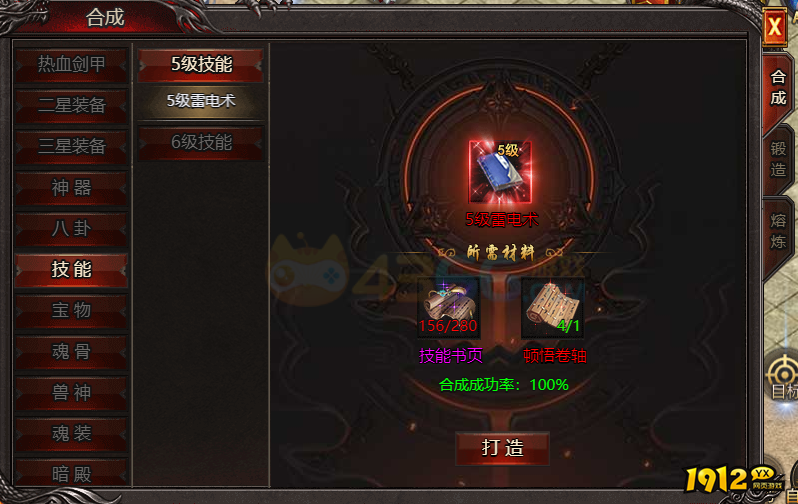The image size is (798, 504).
Task: Select the 顿悟卷轴 material slot
Action: coord(552,307)
